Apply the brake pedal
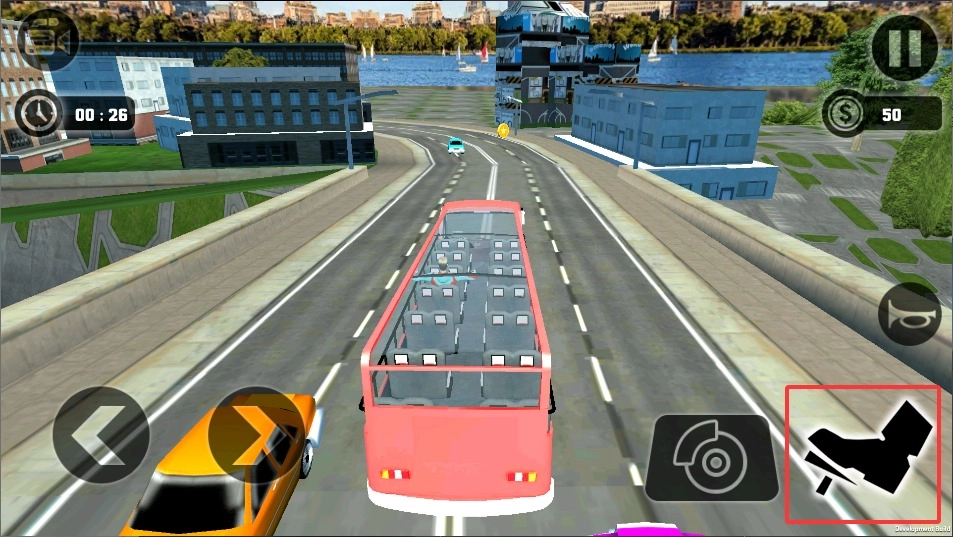This screenshot has width=953, height=537. (712, 458)
